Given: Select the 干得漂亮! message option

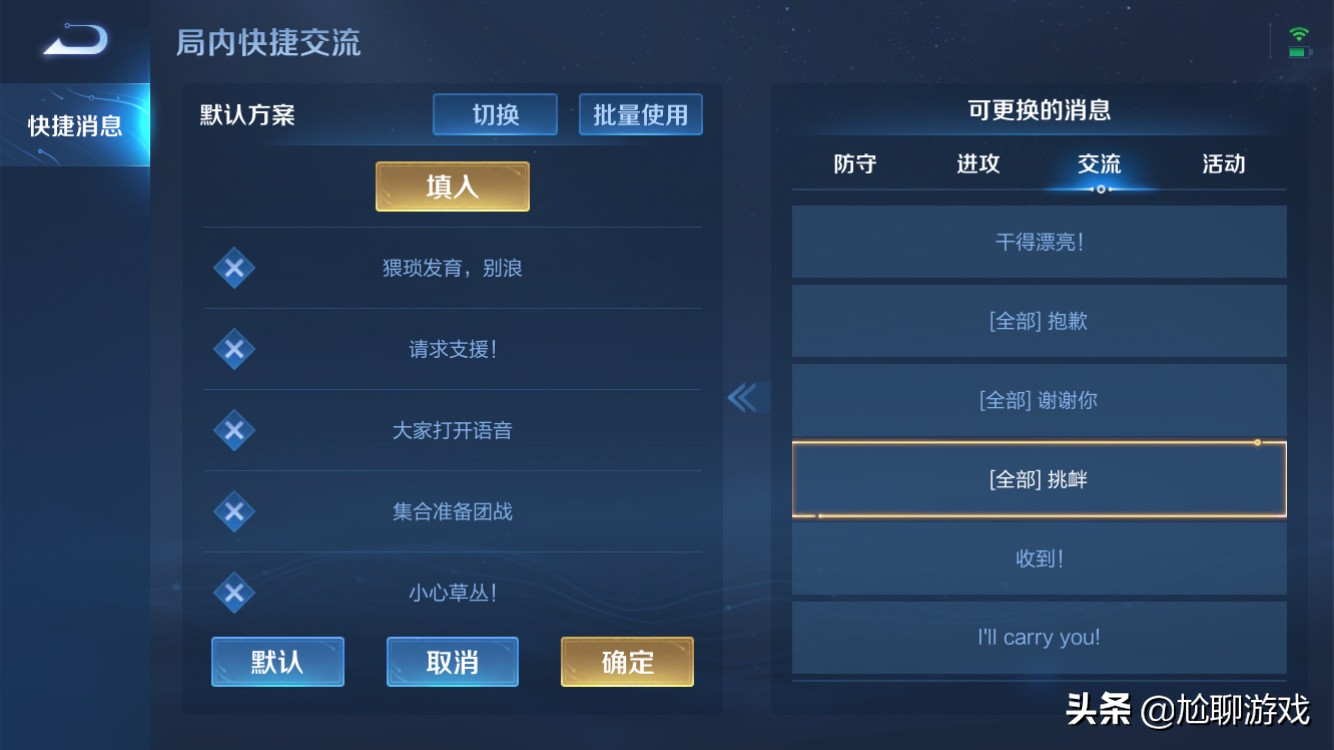Looking at the screenshot, I should tap(1039, 241).
